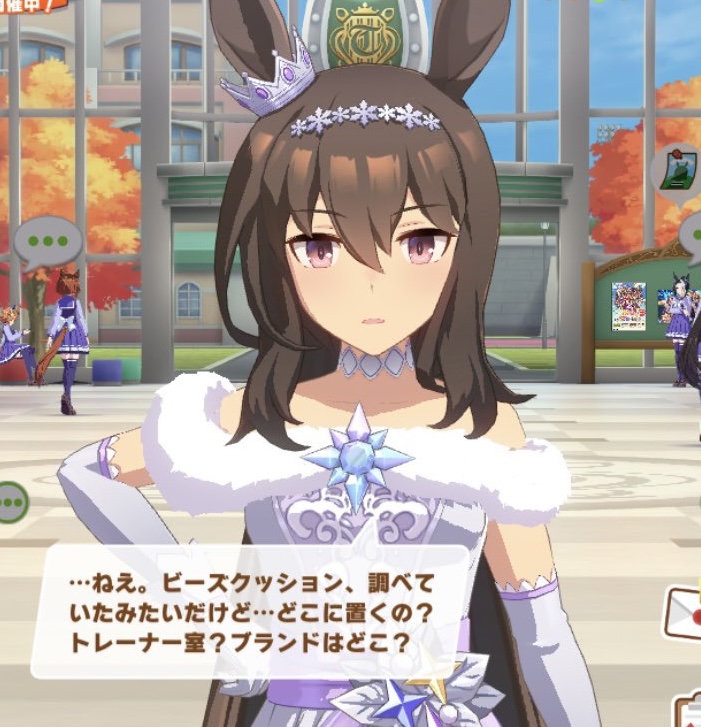Advance the character's dialogue text box

(250, 612)
